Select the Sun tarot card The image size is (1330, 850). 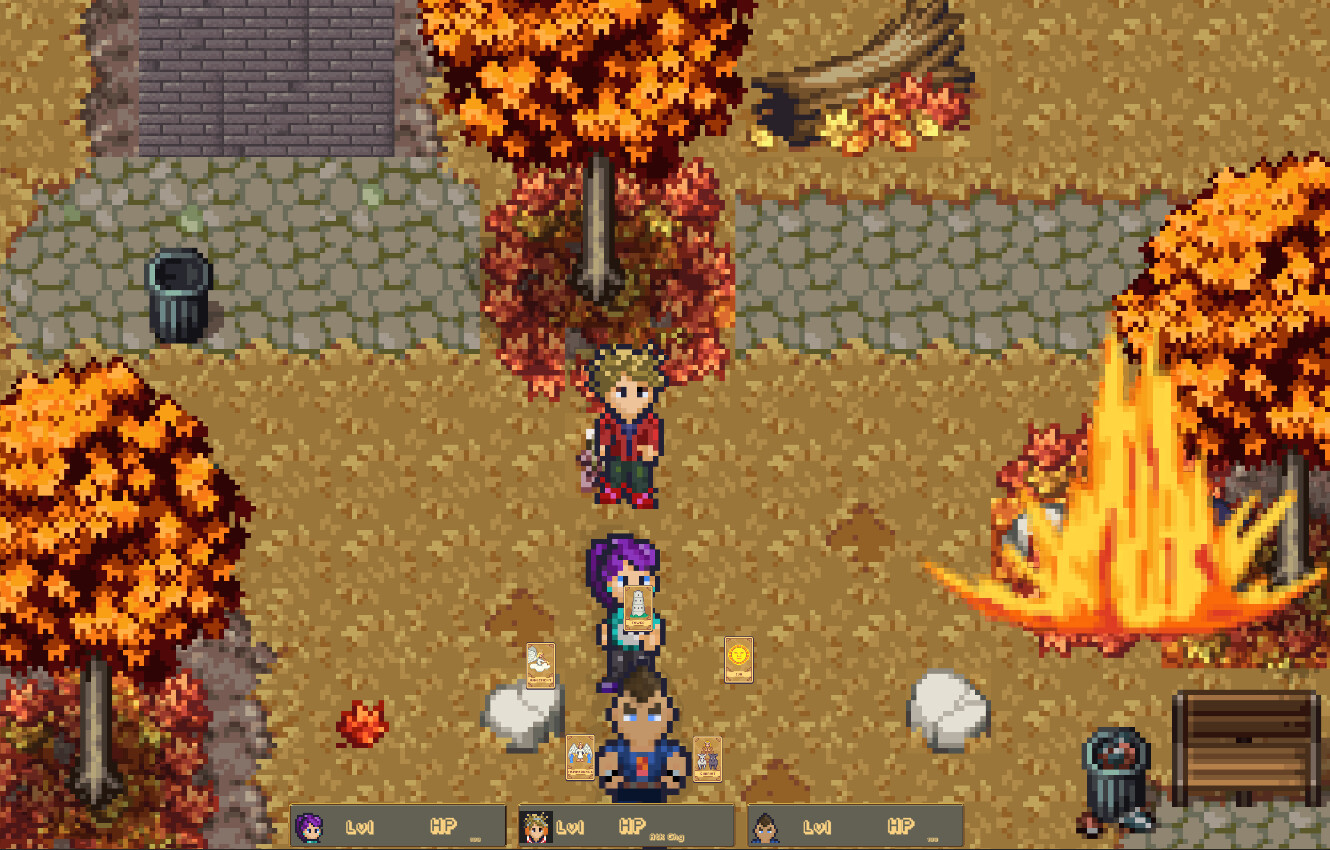(740, 660)
